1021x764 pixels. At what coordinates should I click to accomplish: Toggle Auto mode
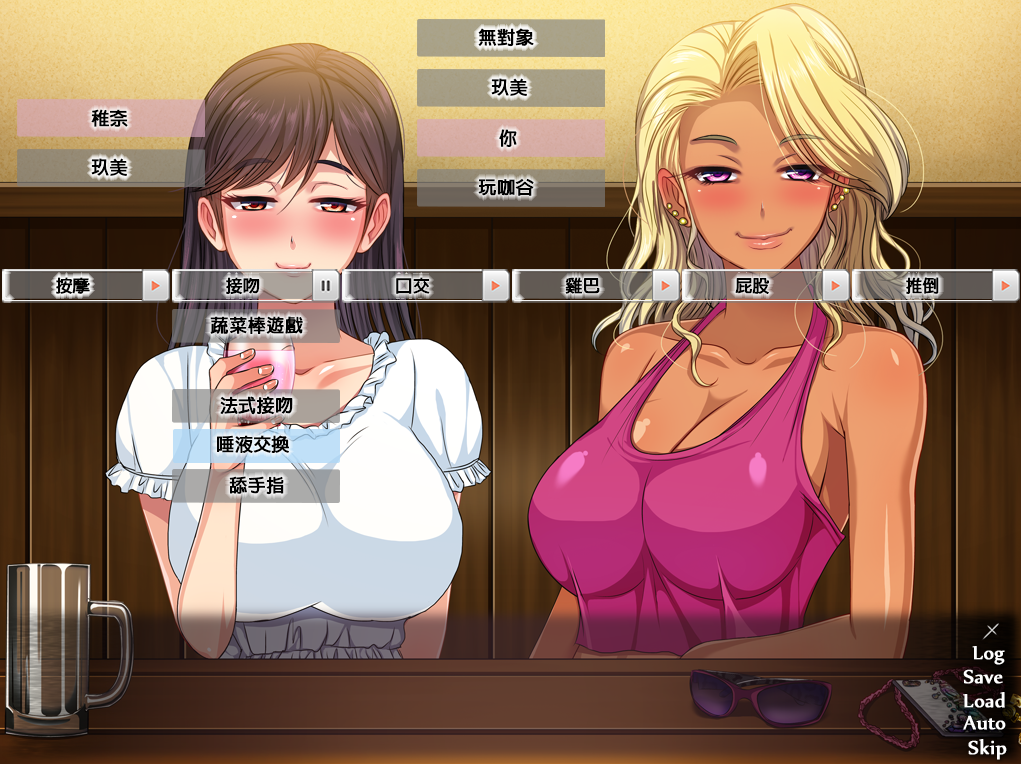(984, 724)
